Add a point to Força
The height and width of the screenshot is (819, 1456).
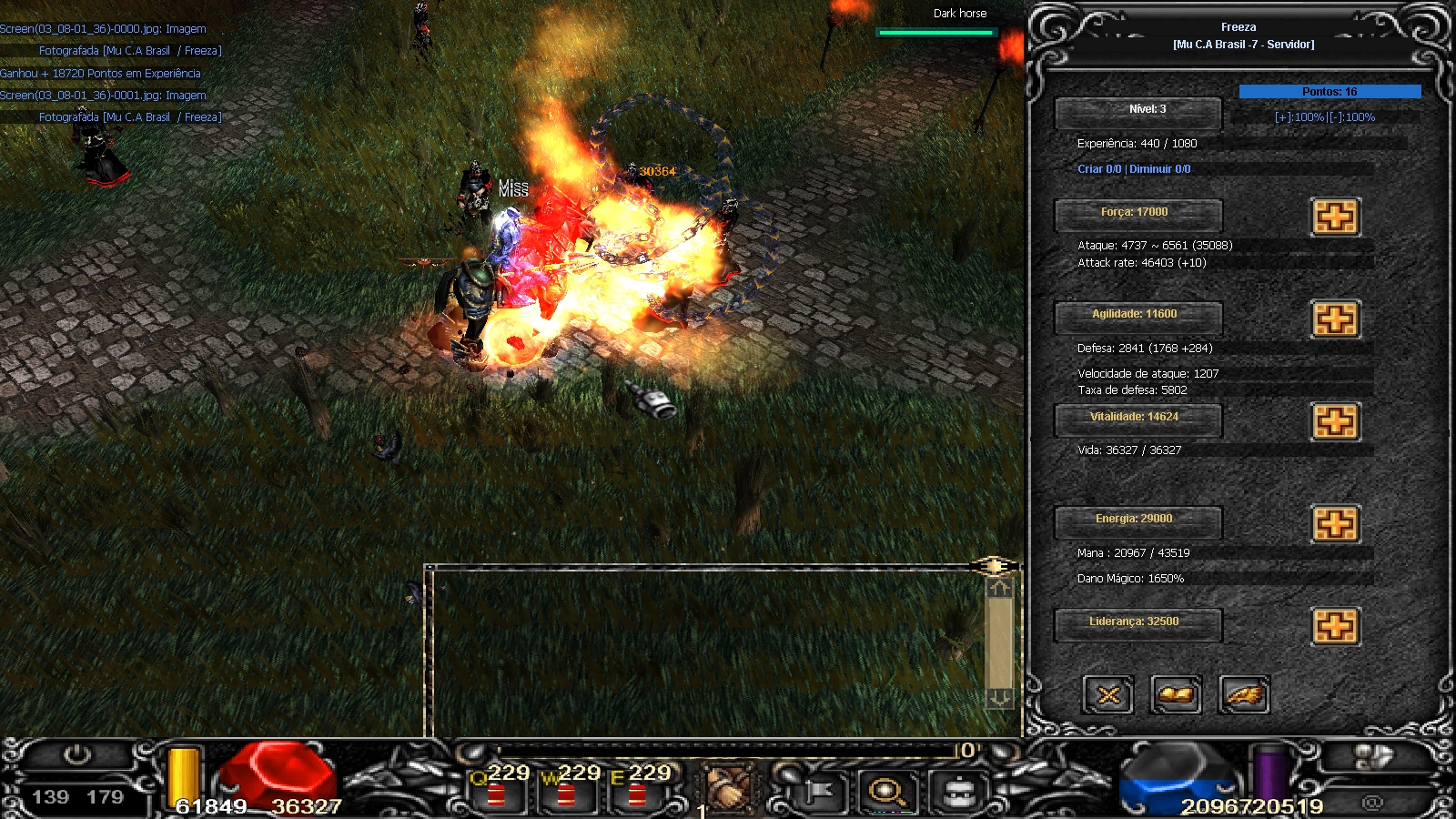tap(1335, 217)
